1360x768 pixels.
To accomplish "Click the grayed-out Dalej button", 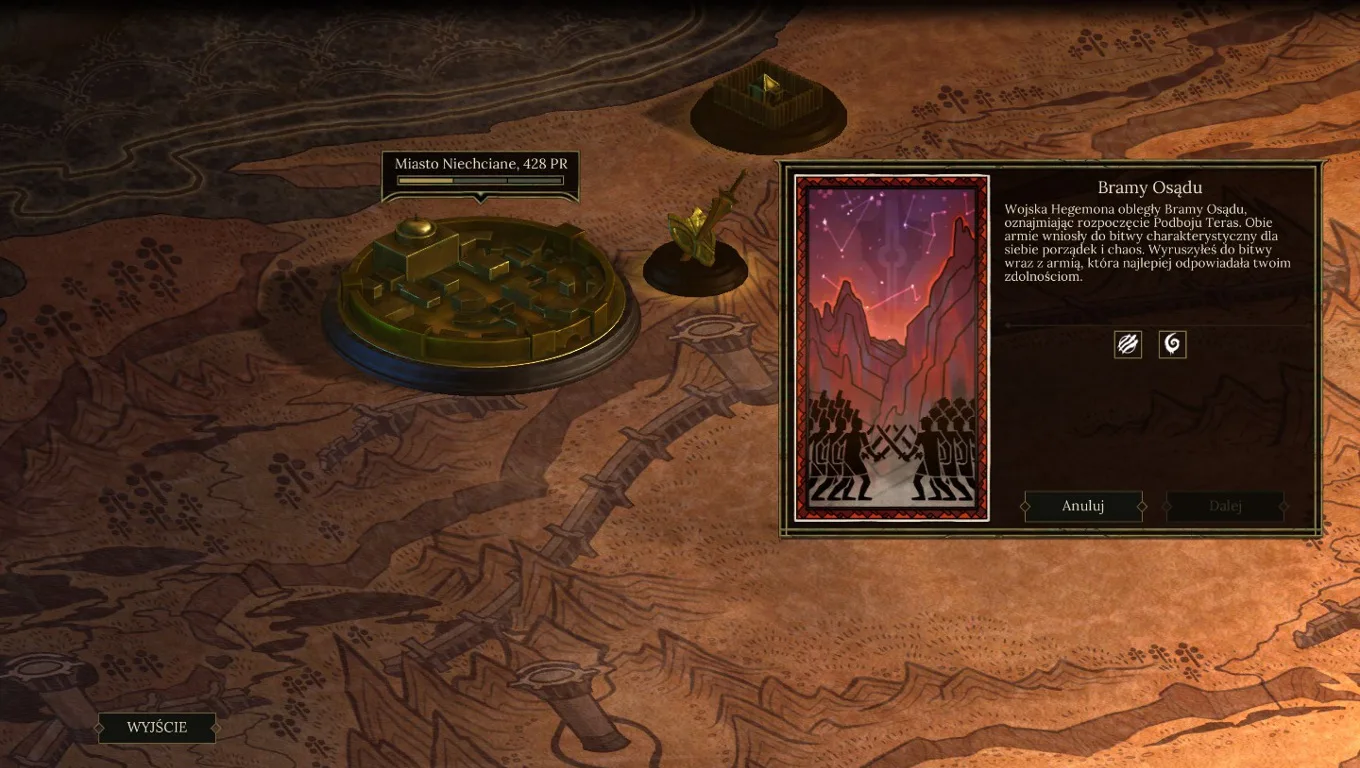I will pyautogui.click(x=1224, y=506).
